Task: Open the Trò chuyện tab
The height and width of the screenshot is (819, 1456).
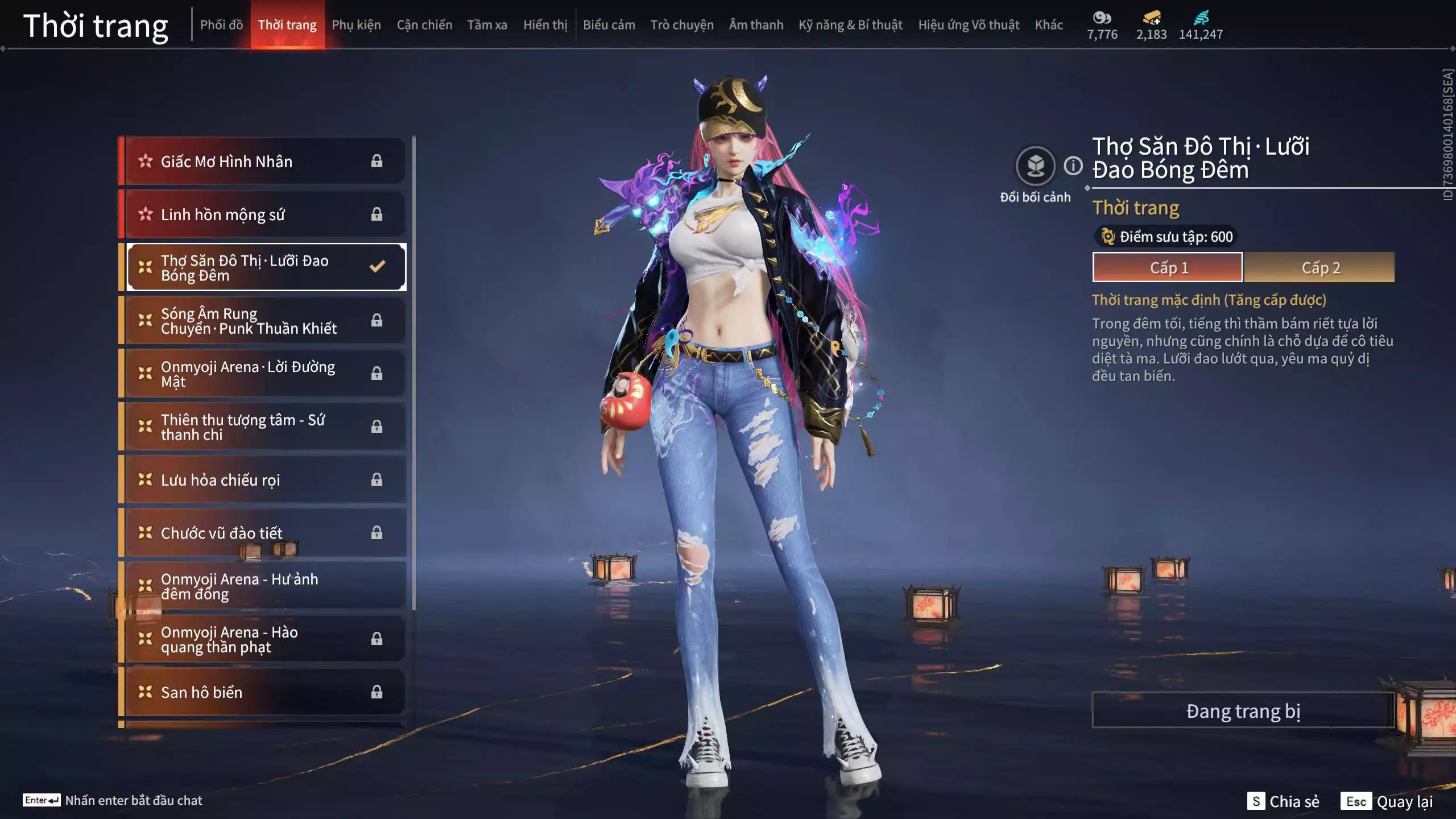Action: (x=681, y=25)
